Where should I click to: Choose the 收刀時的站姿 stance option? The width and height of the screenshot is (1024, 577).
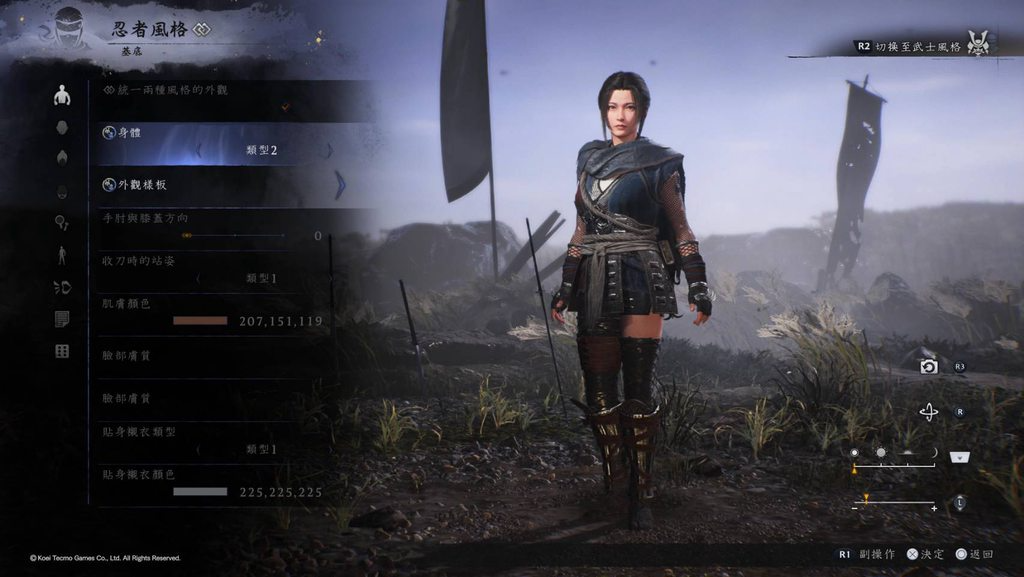point(260,278)
